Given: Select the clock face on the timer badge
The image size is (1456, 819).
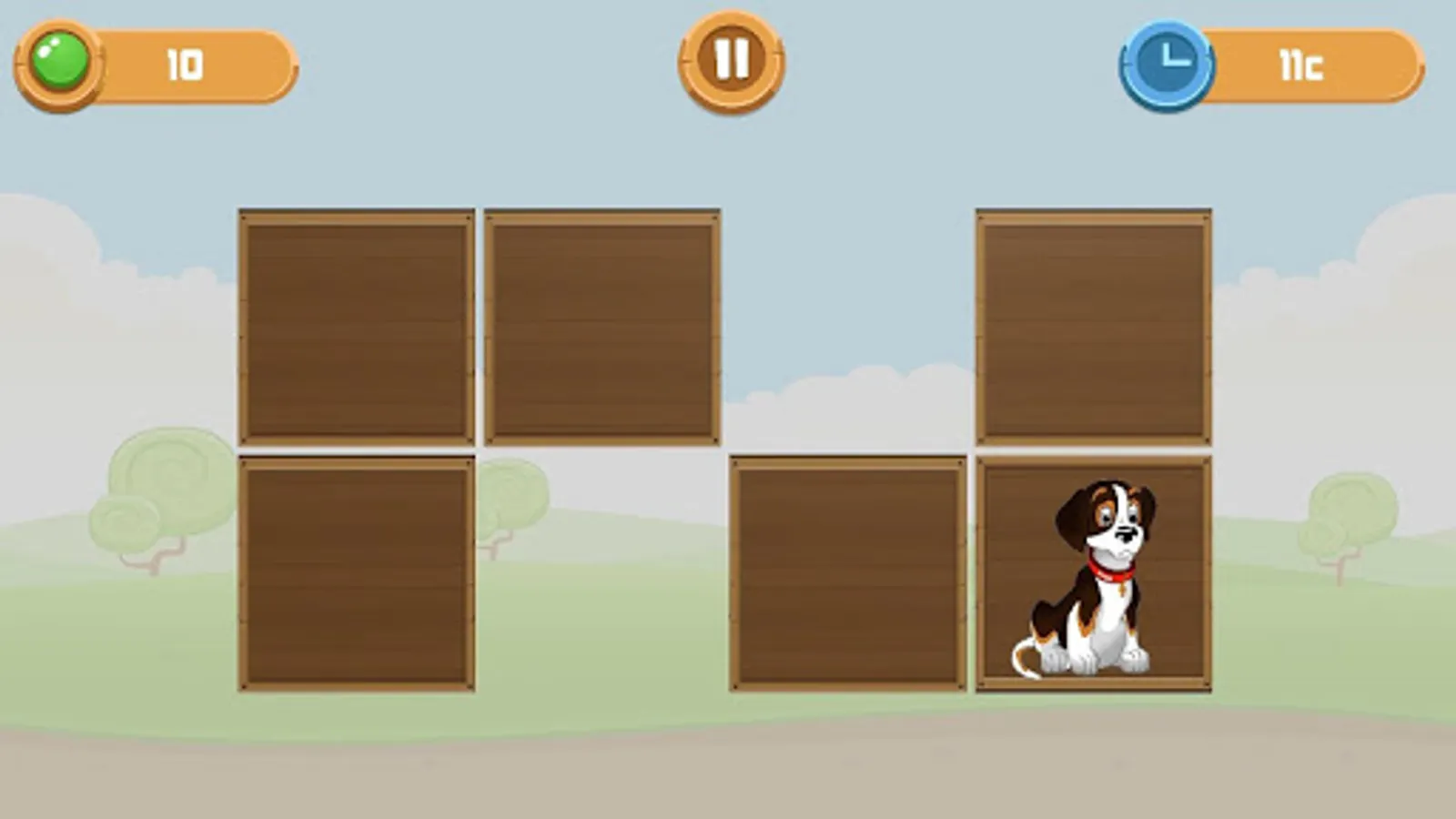Looking at the screenshot, I should coord(1169,62).
